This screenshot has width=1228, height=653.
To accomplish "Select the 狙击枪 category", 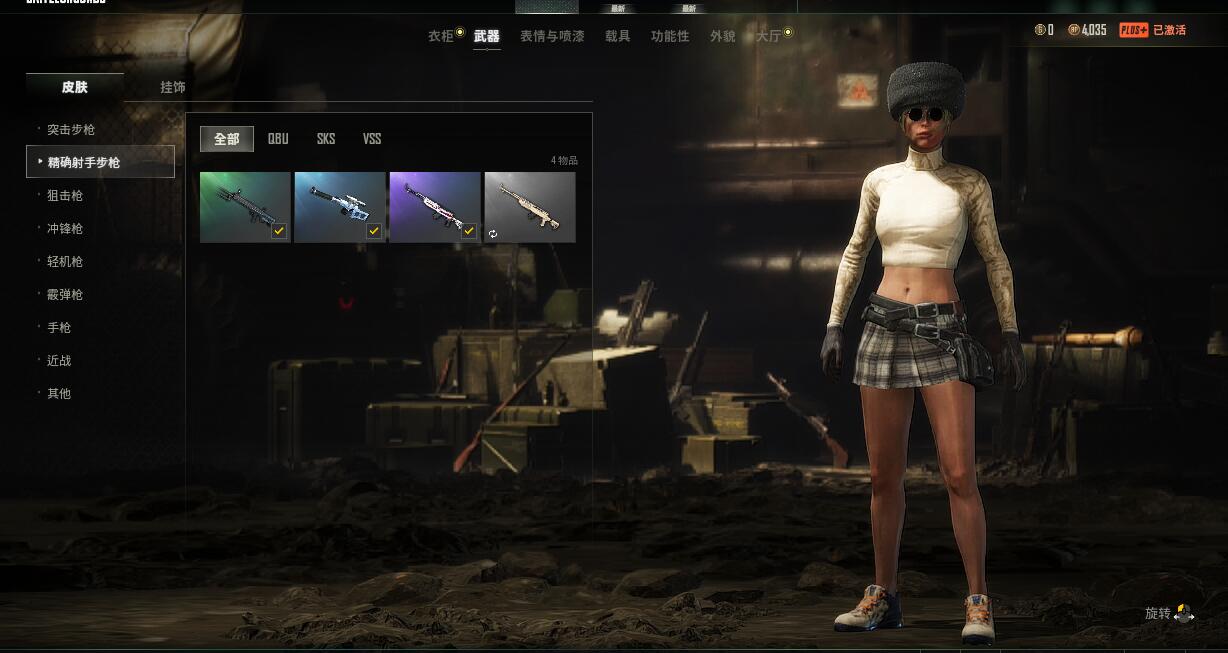I will coord(65,196).
